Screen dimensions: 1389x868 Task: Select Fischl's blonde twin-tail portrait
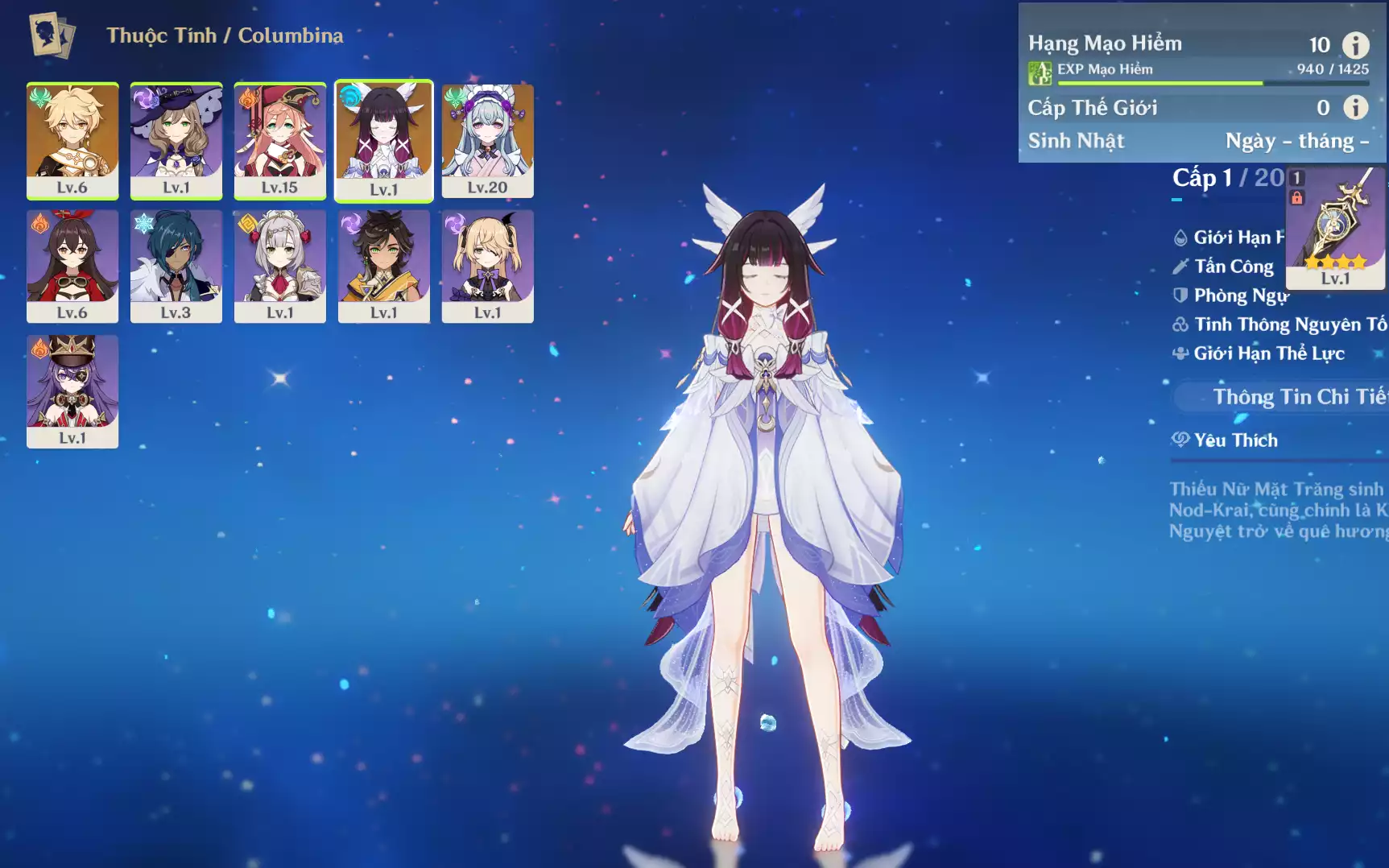click(x=488, y=266)
